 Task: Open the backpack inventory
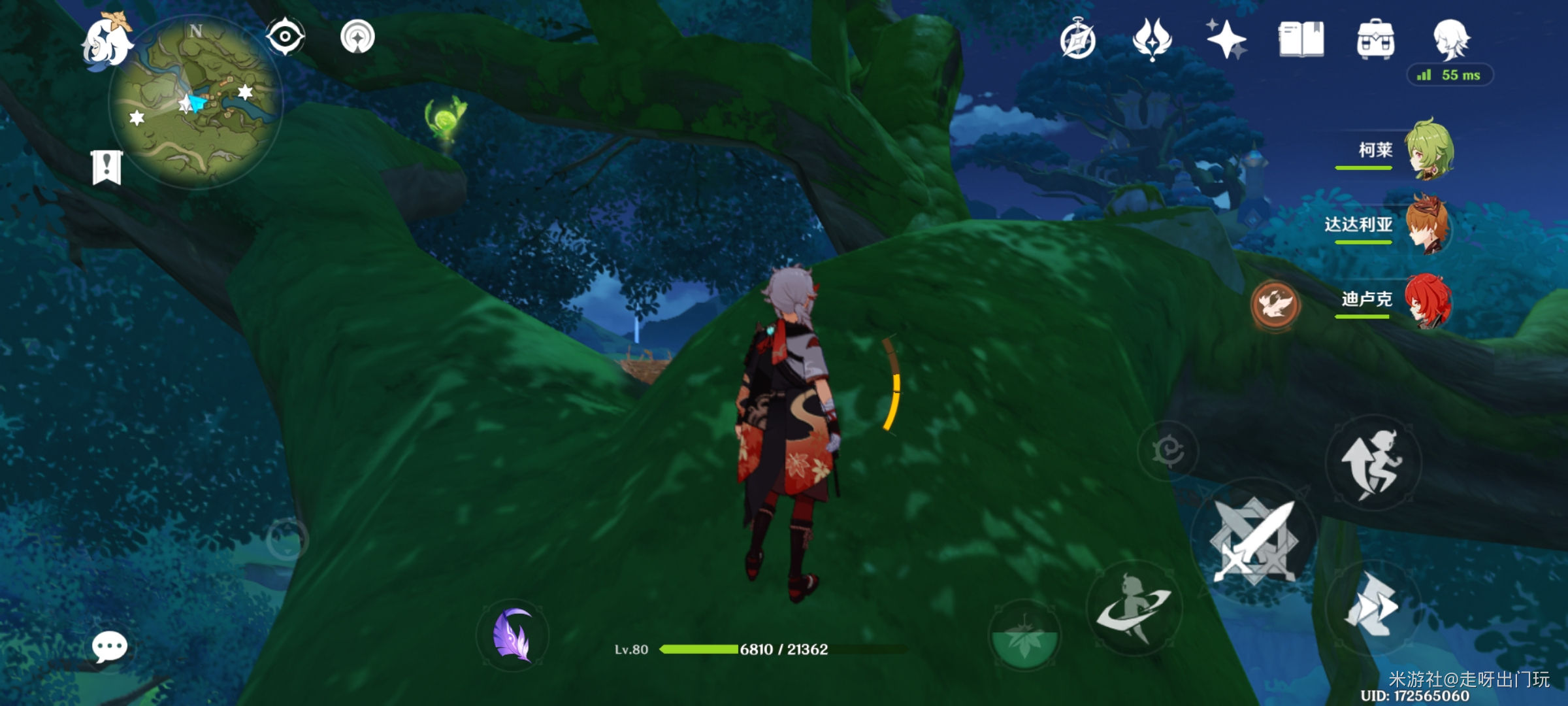(1375, 39)
